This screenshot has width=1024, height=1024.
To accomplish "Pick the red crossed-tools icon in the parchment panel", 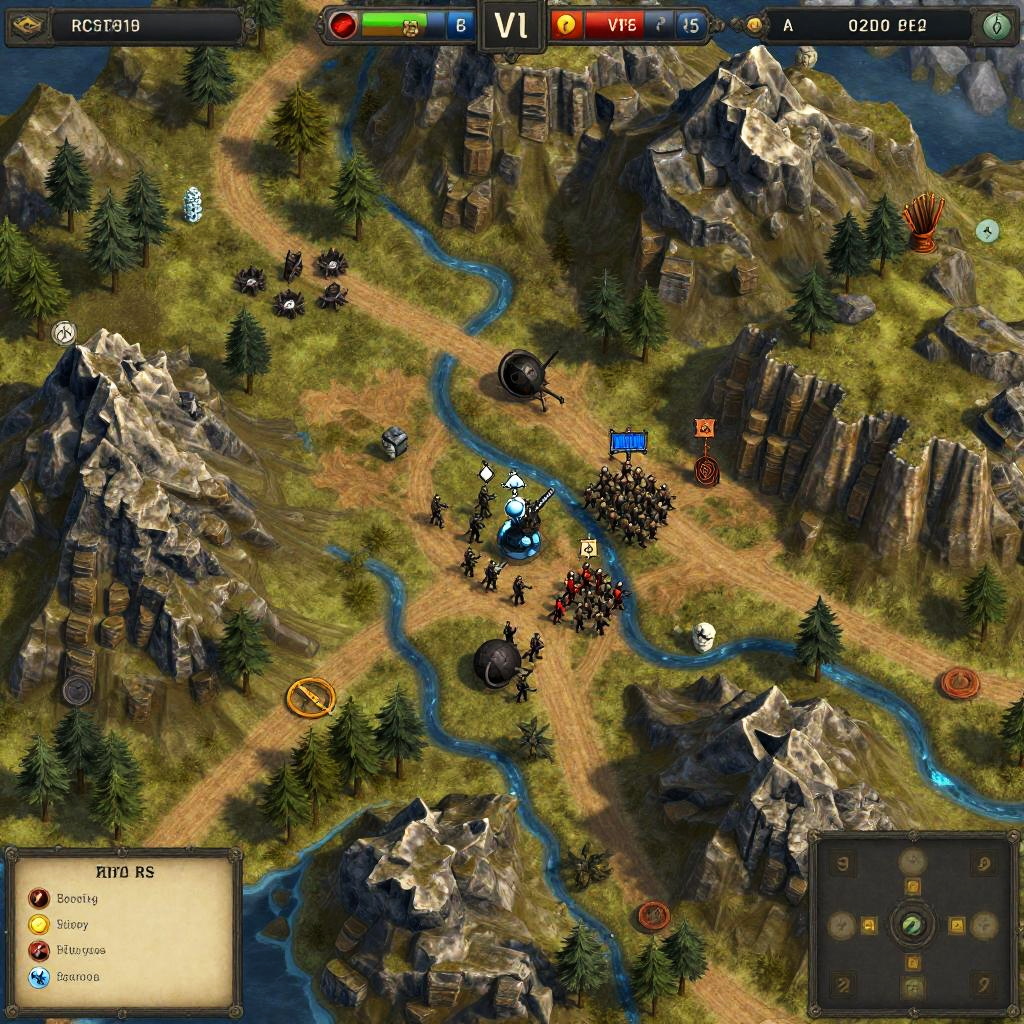I will click(39, 950).
